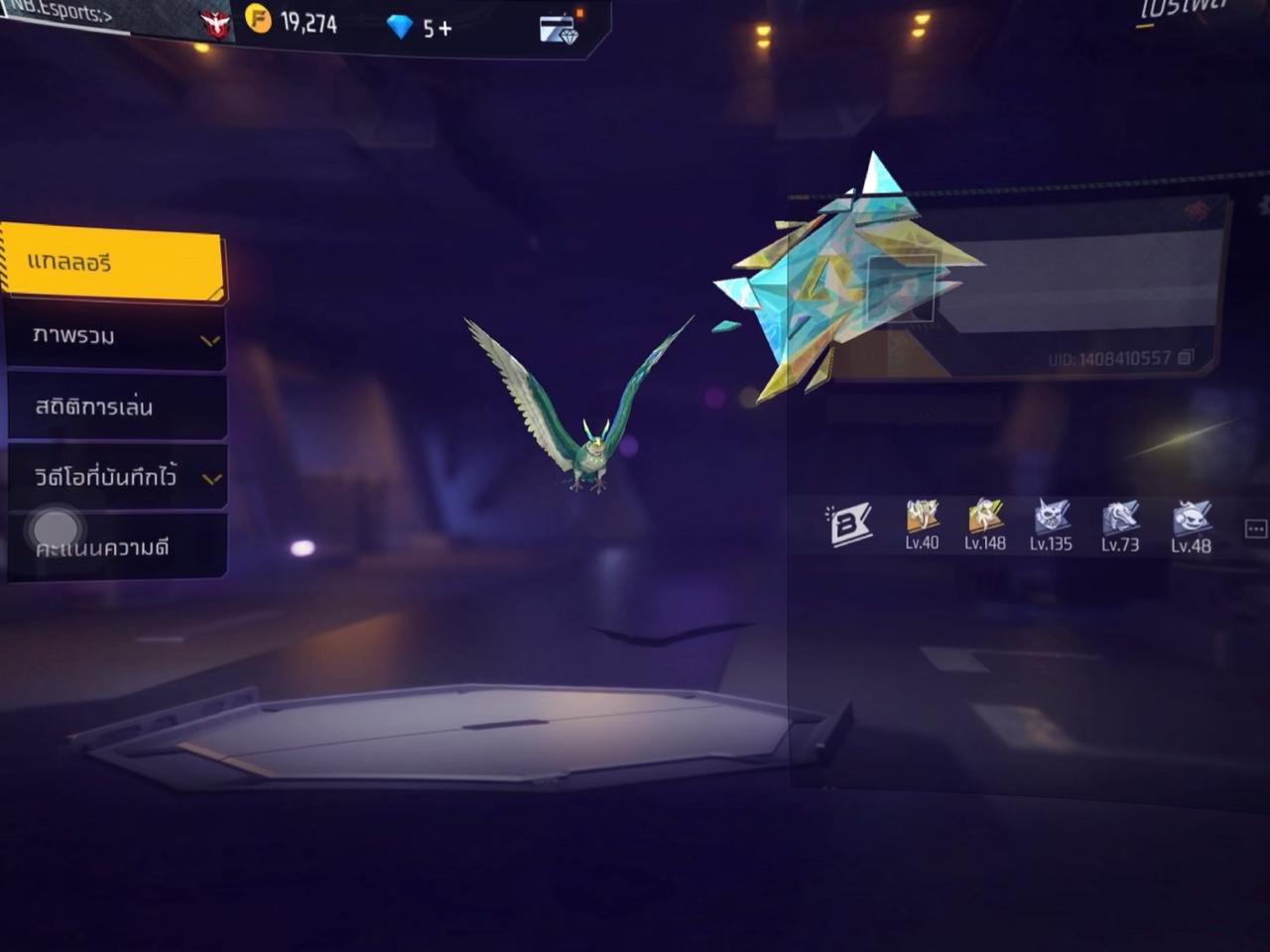Open the diamond card top-up icon
1270x952 pixels.
click(559, 29)
